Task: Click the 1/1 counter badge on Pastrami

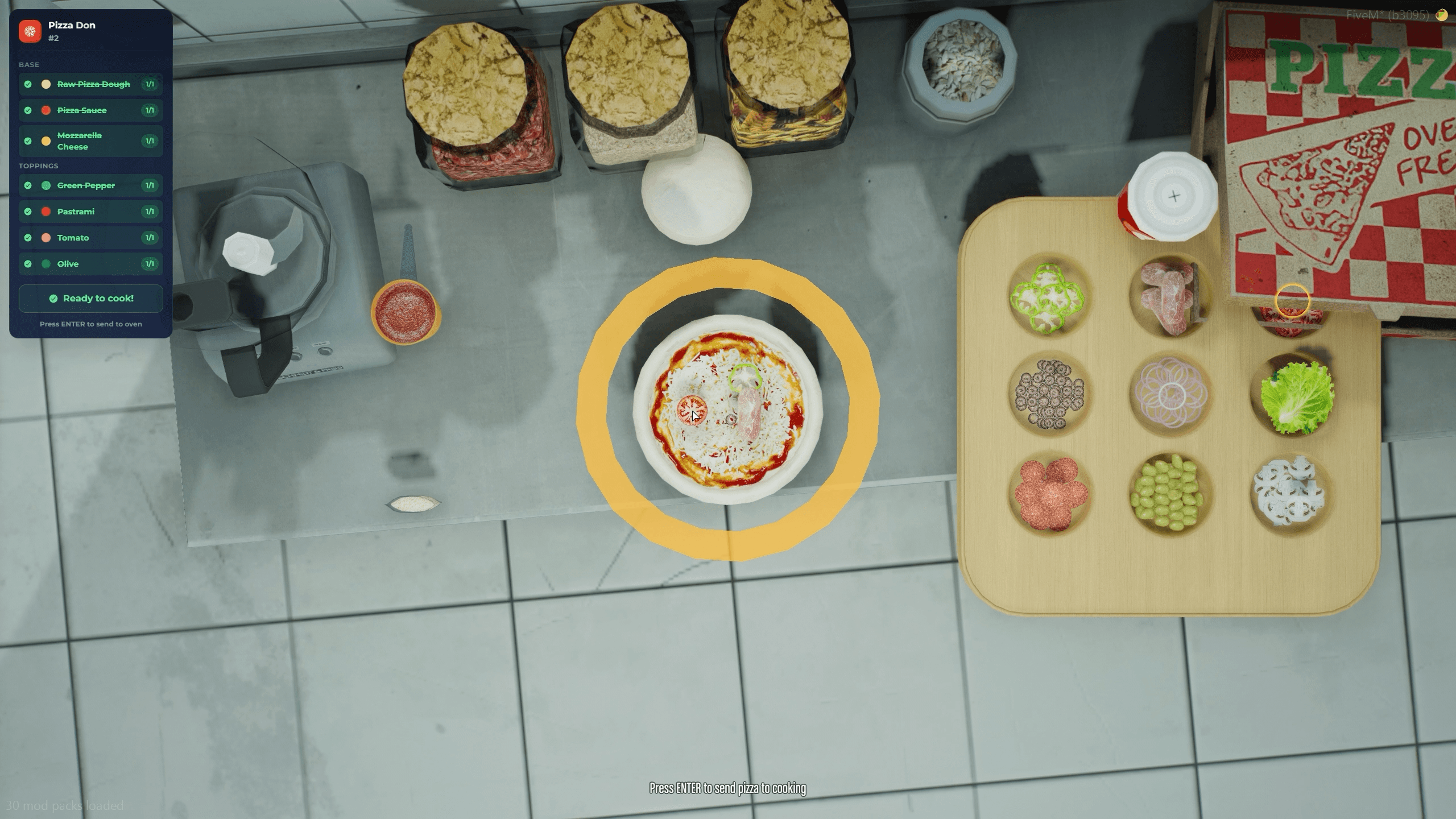Action: pyautogui.click(x=150, y=211)
